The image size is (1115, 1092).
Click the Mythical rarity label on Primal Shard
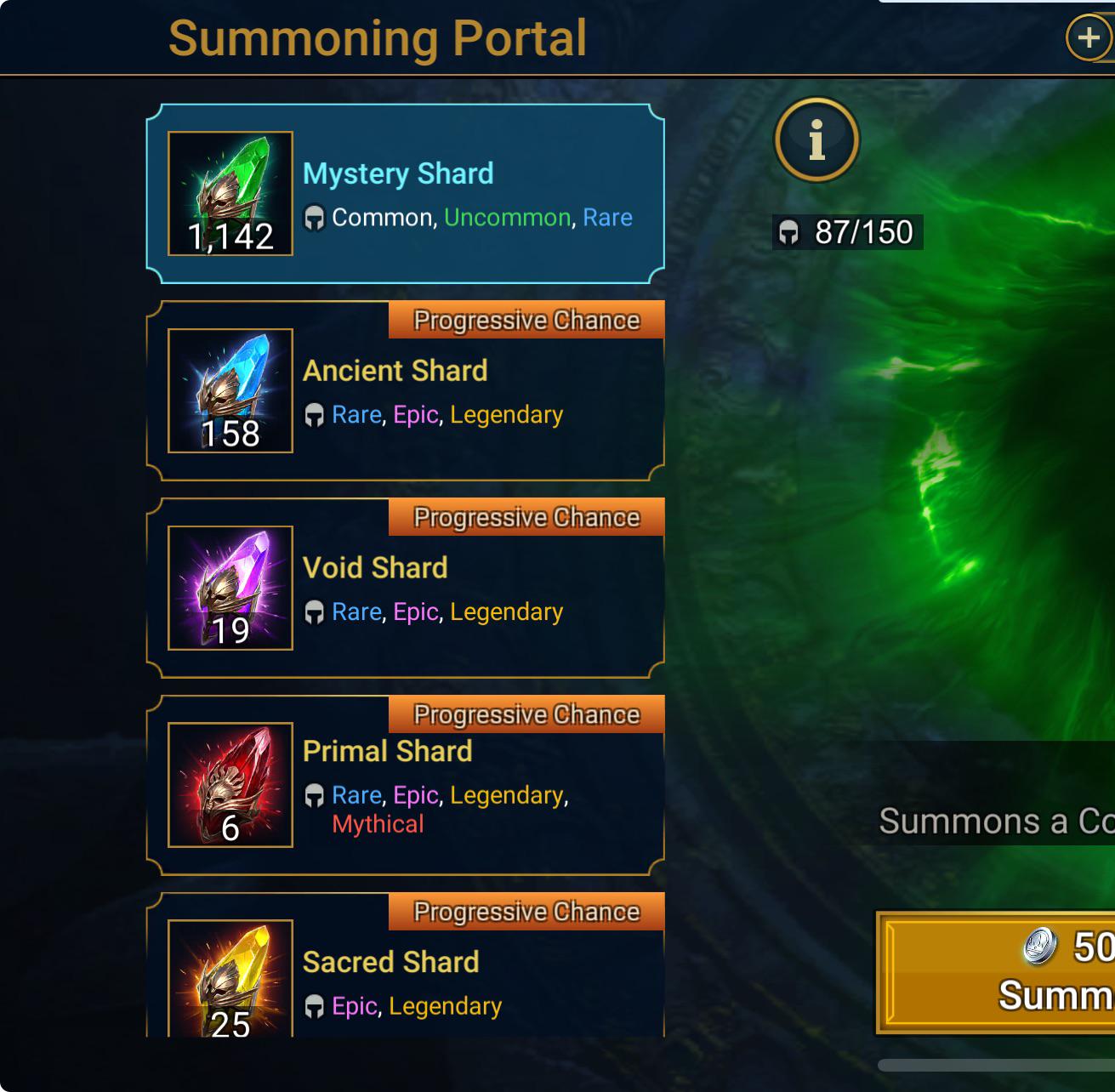tap(378, 823)
